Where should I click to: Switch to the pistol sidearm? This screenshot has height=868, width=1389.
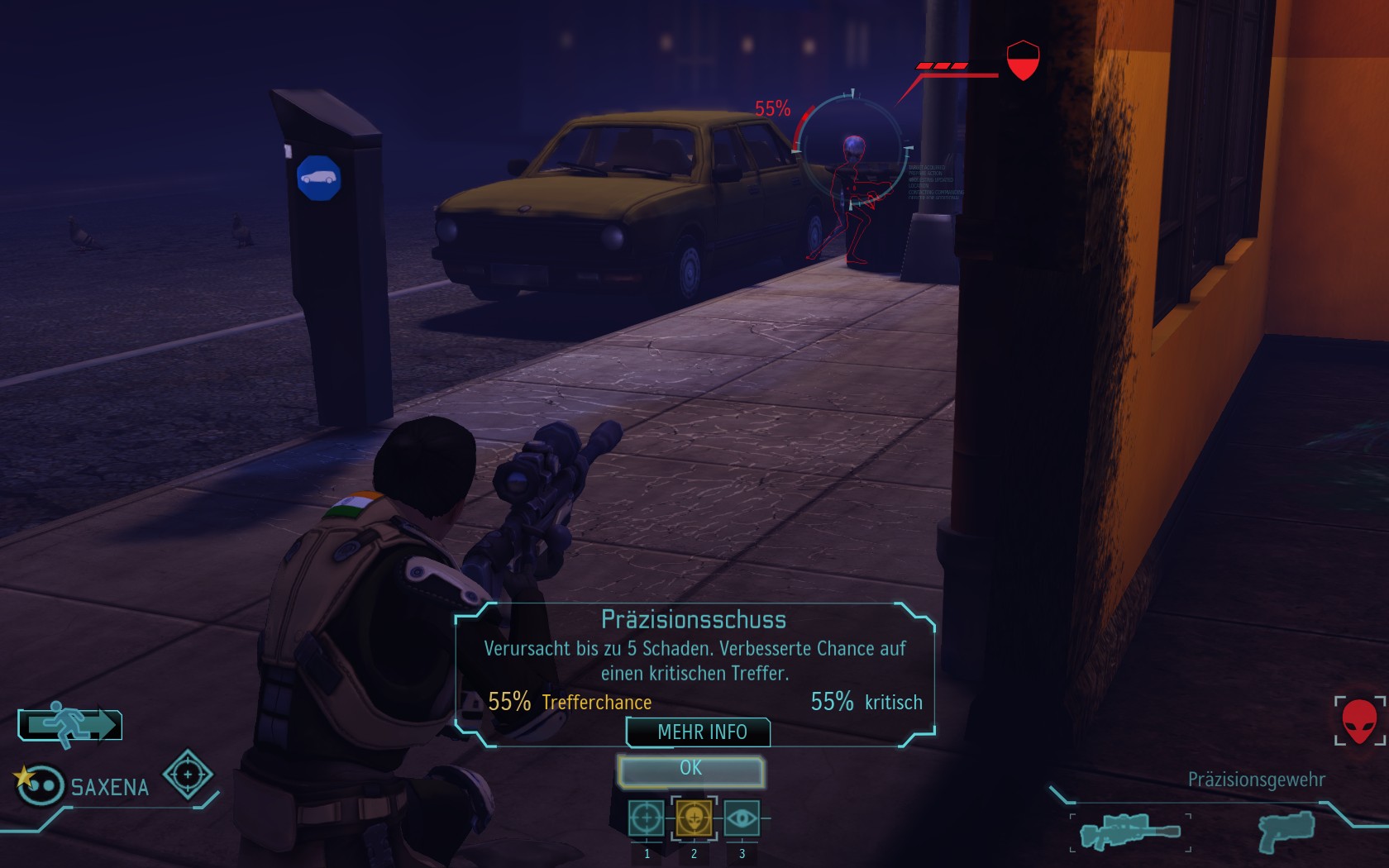click(1286, 829)
